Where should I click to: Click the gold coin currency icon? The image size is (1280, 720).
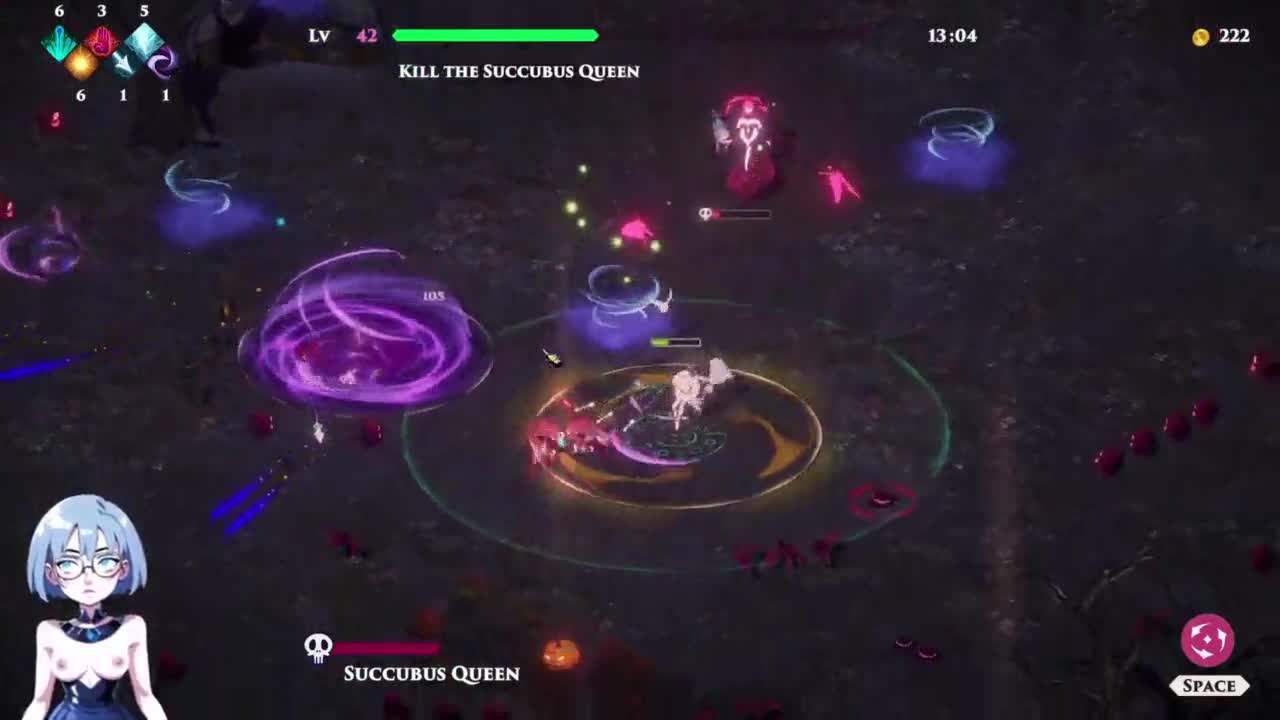1201,37
